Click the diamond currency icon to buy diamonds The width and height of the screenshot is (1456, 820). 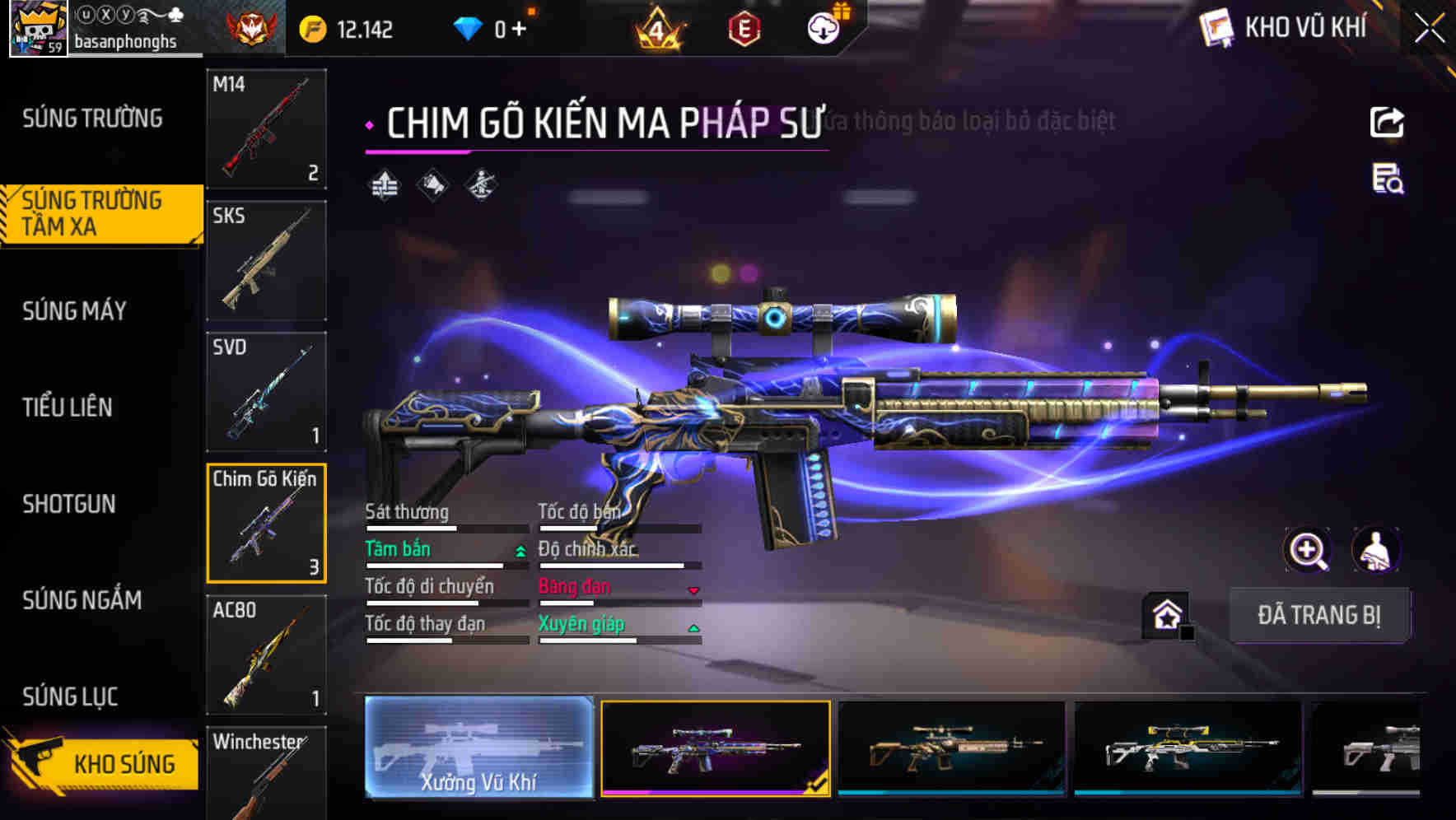[469, 27]
